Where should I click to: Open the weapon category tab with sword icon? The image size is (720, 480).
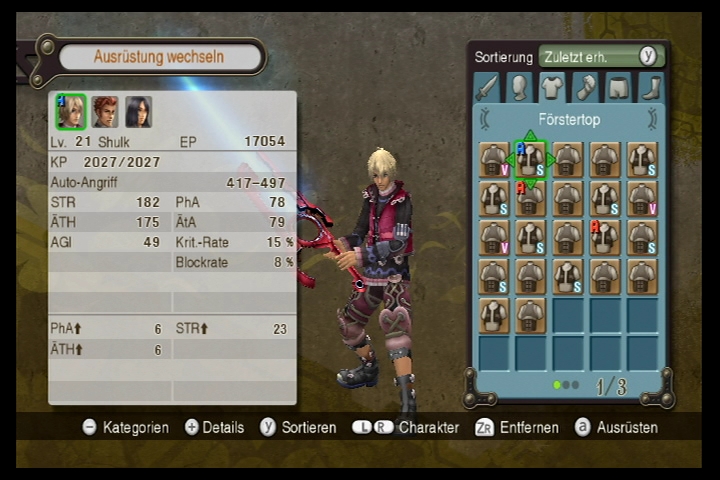coord(486,88)
